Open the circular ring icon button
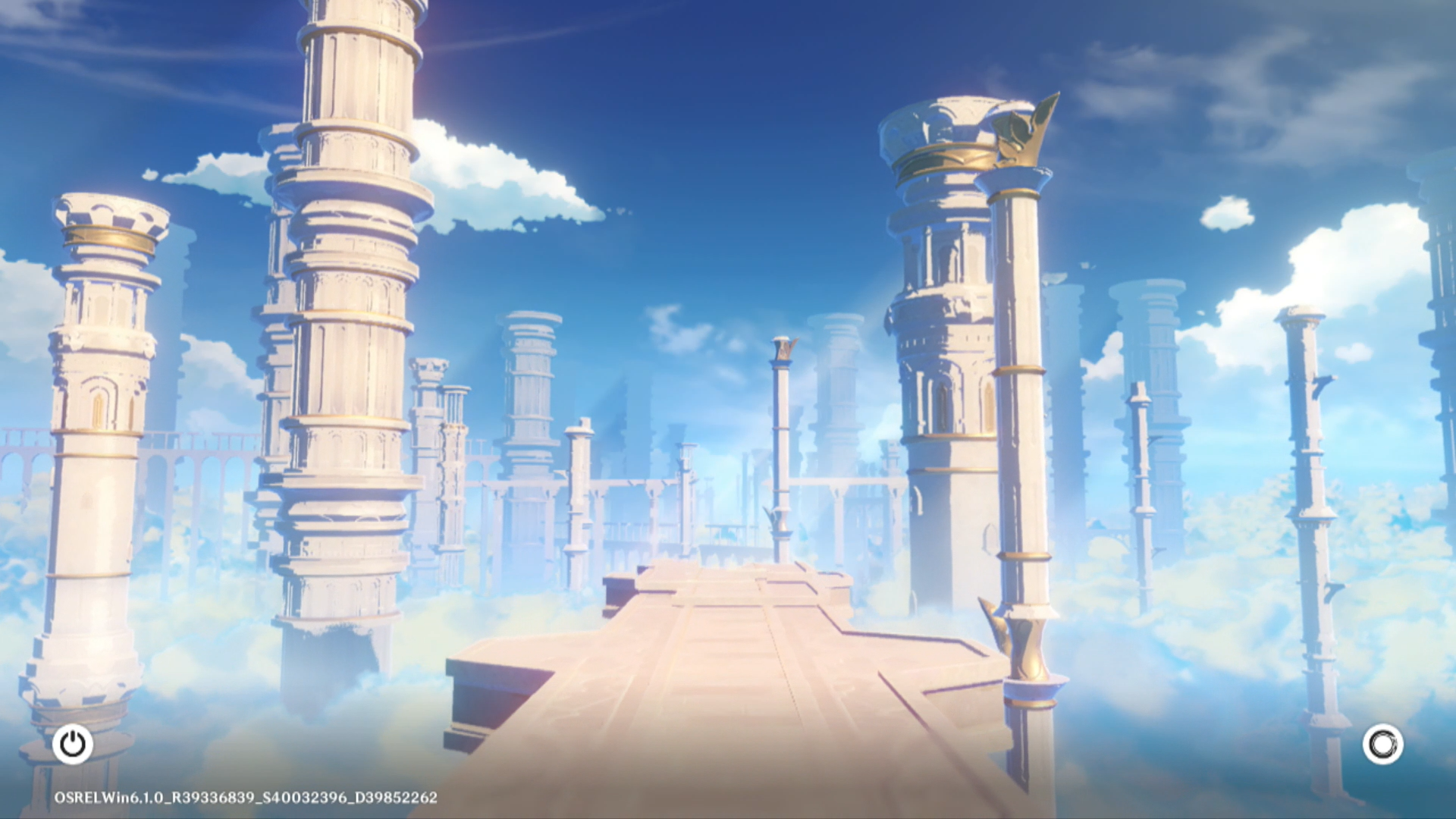This screenshot has height=819, width=1456. coord(1382,744)
